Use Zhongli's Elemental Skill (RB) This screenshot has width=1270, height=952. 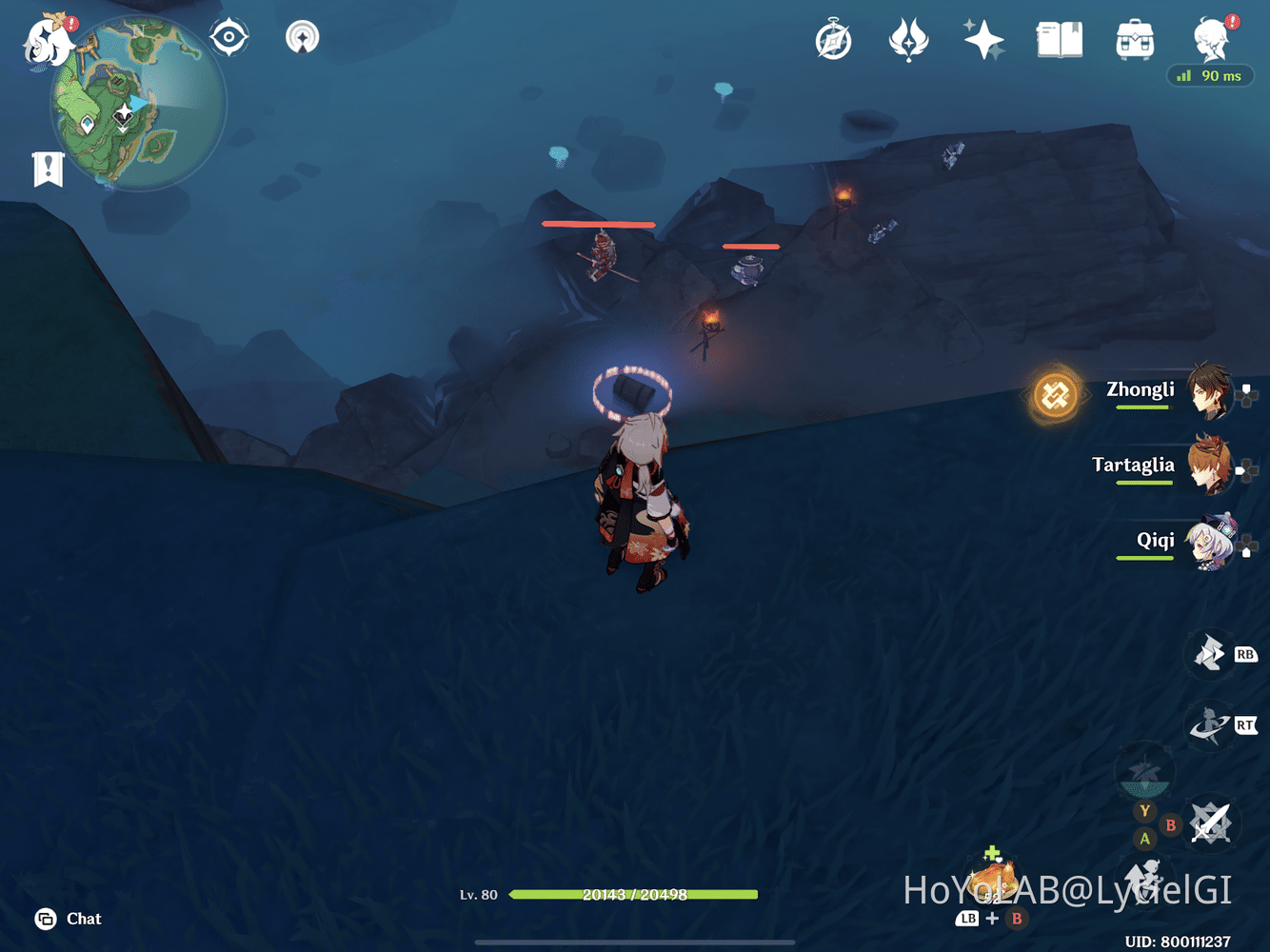(x=1213, y=655)
